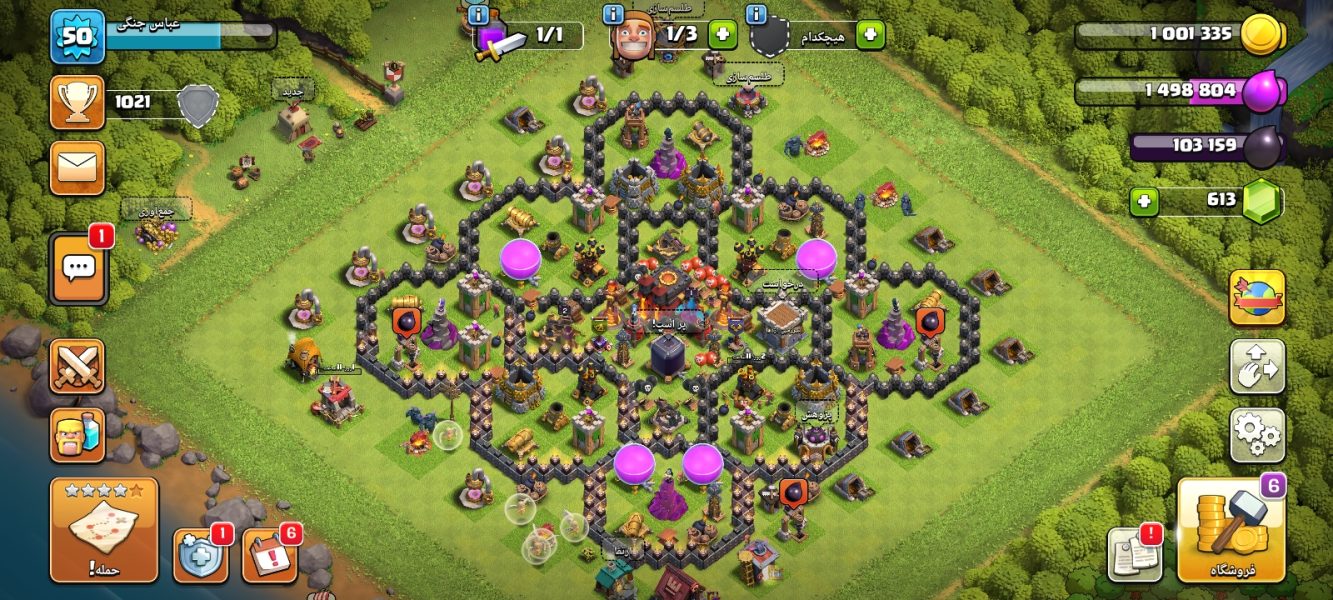The height and width of the screenshot is (600, 1333).
Task: Open the globe map button
Action: click(x=1257, y=297)
